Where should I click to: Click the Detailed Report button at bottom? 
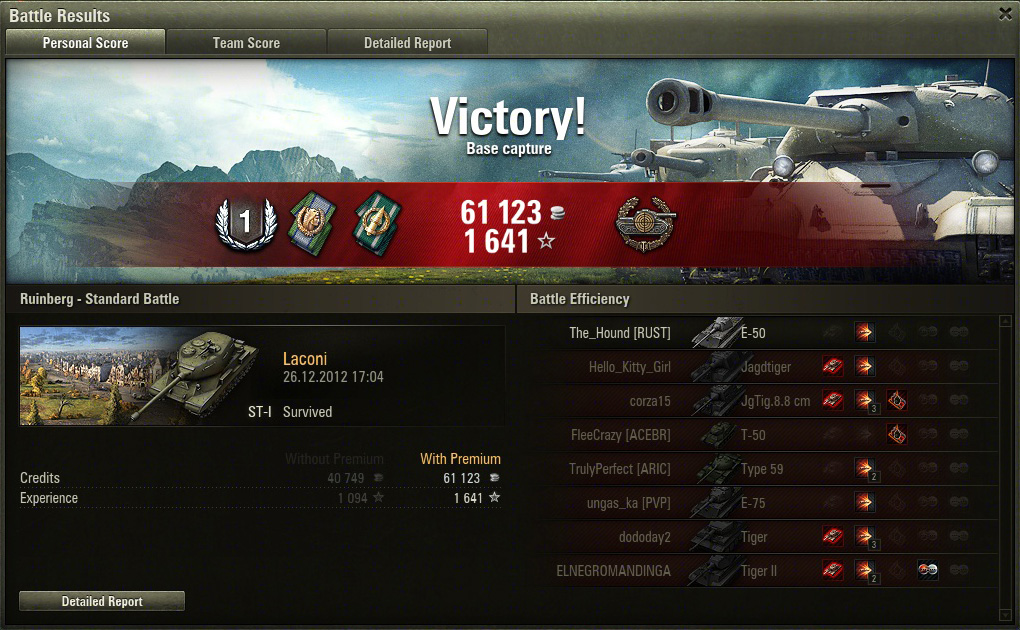coord(102,601)
